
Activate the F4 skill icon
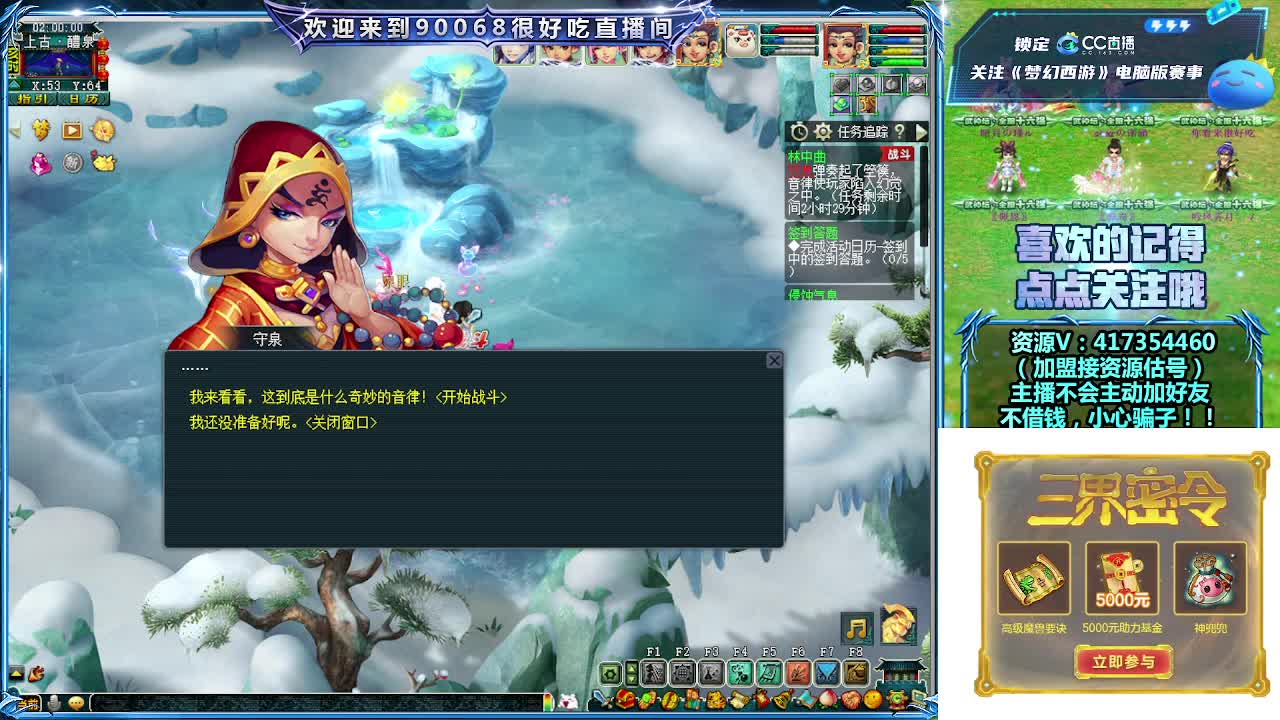(740, 672)
